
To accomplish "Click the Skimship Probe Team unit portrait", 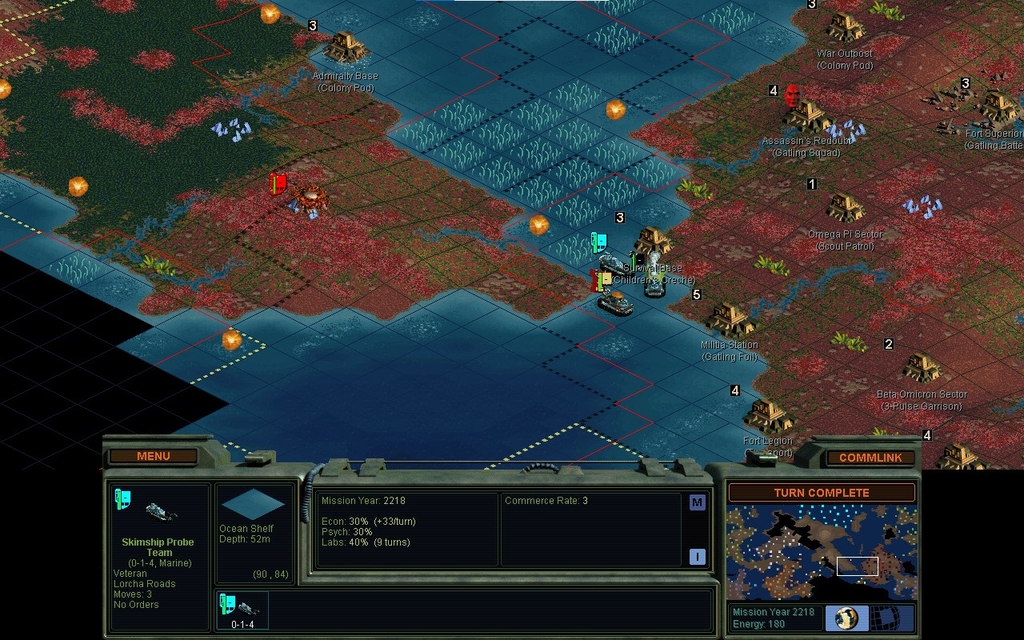I will (x=153, y=508).
